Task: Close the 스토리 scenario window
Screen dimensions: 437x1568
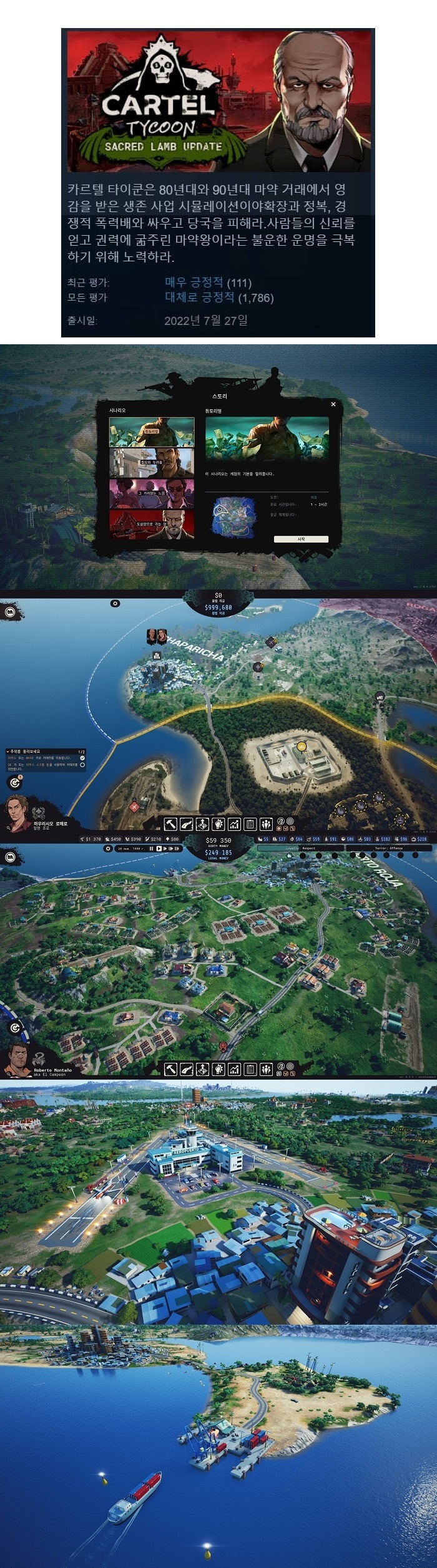Action: [x=333, y=404]
